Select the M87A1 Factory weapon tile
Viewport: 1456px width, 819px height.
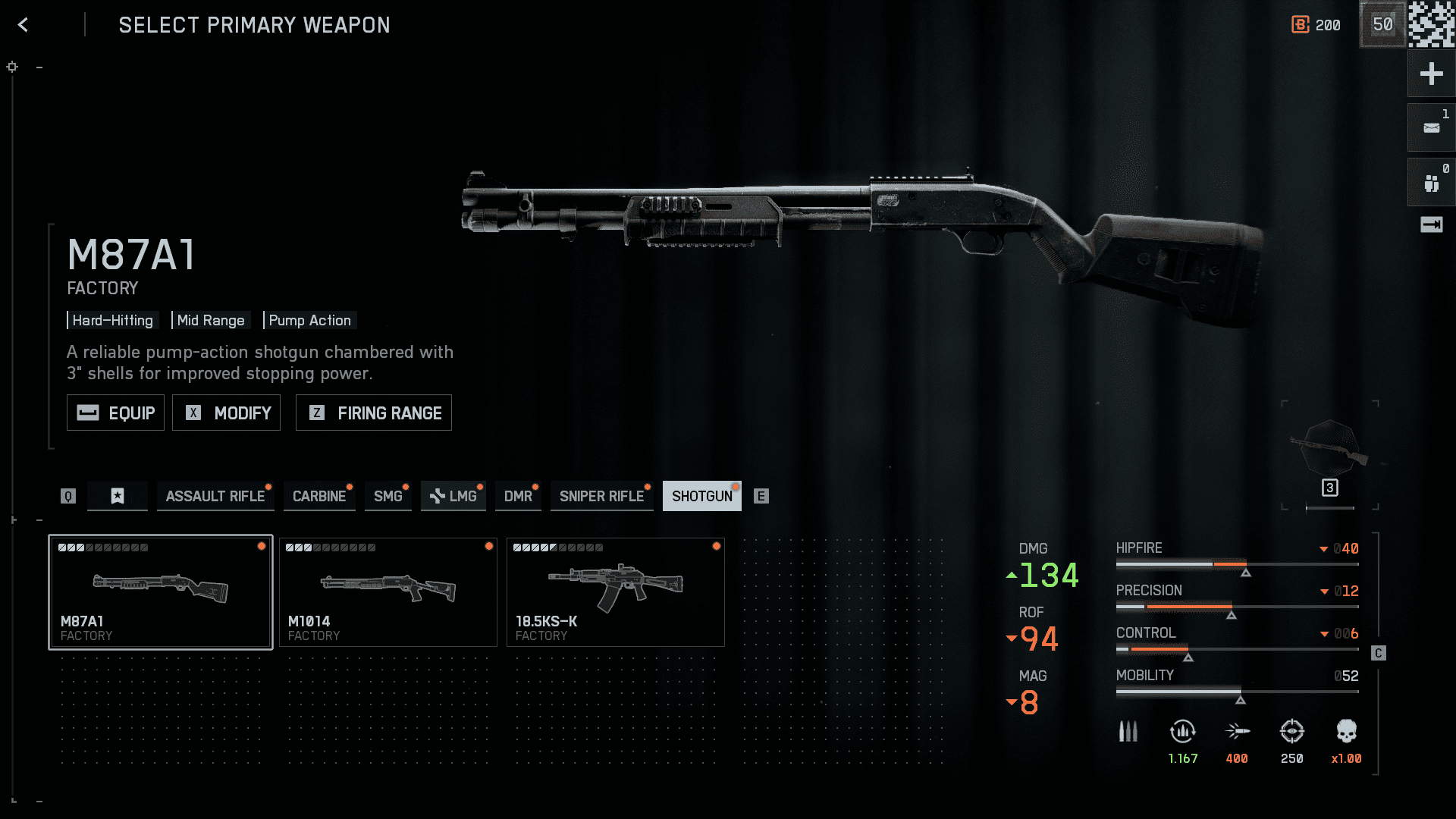click(161, 592)
